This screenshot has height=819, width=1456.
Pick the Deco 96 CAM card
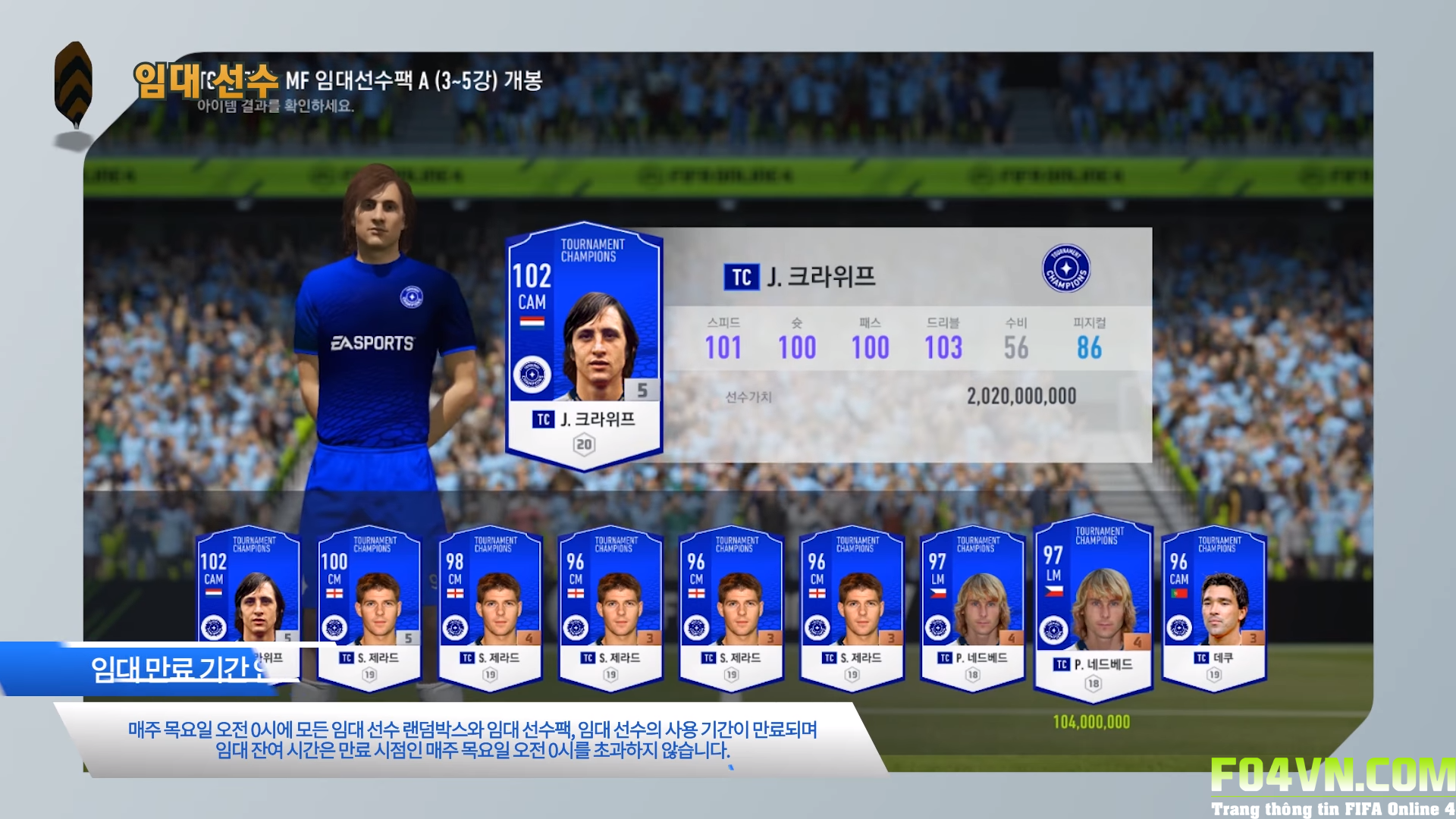pos(1213,607)
